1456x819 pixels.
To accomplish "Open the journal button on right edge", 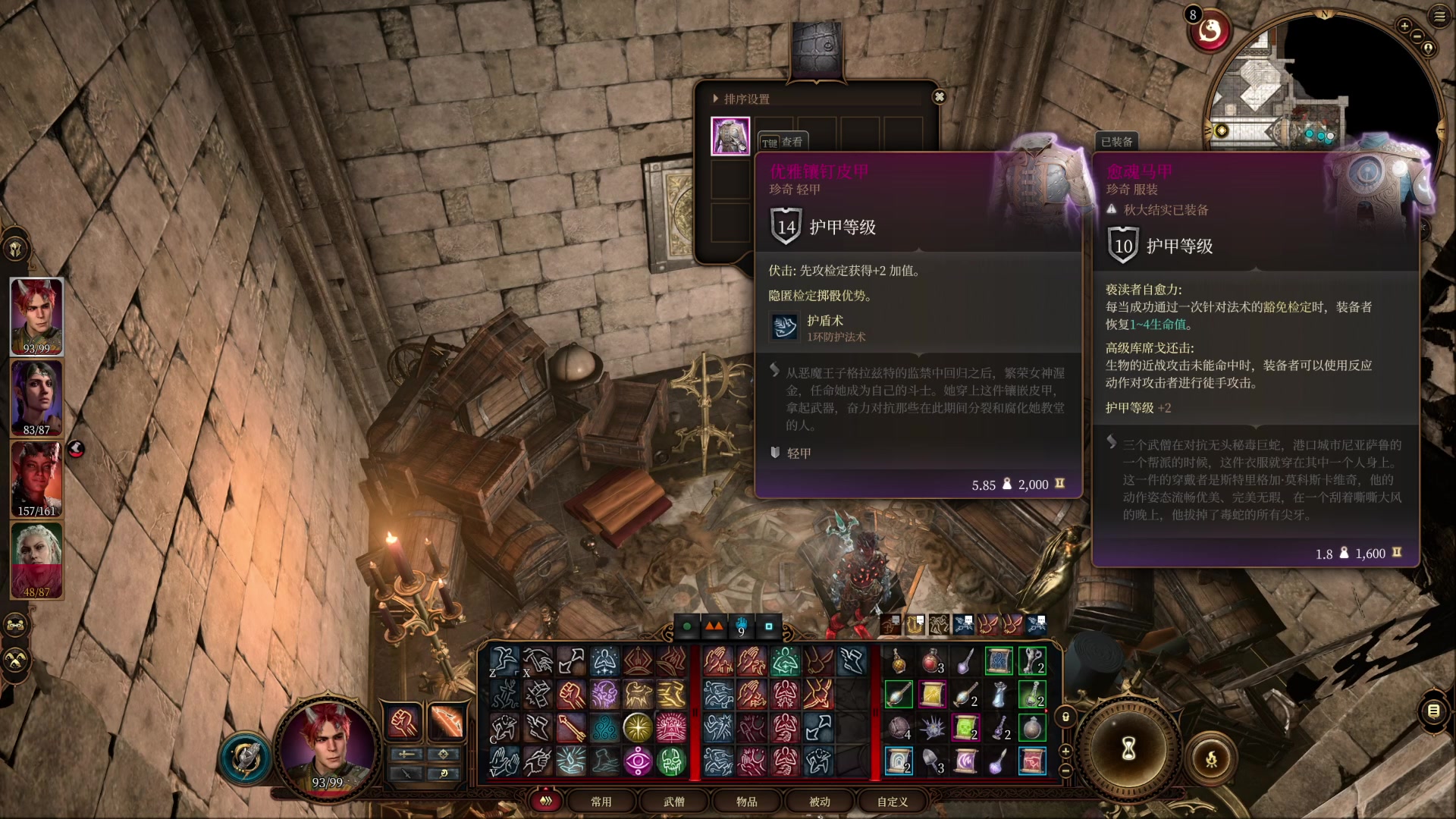I will (1433, 711).
